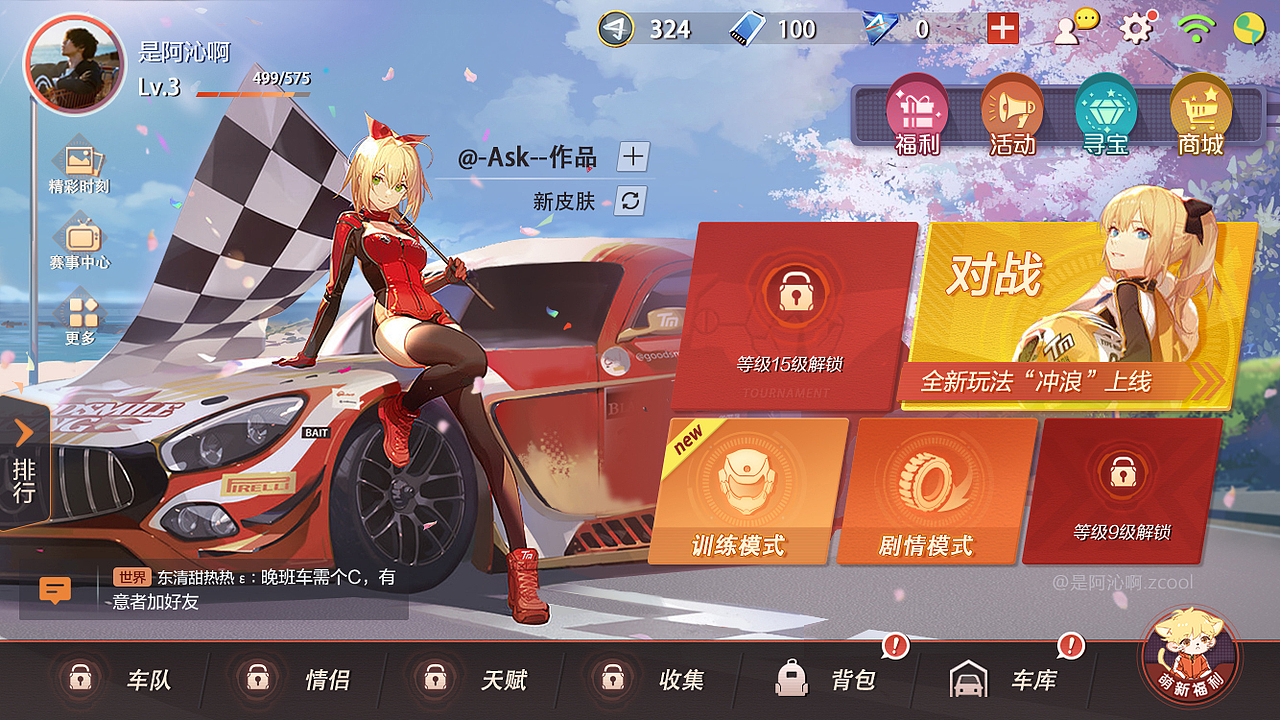Open the settings gear icon

(1135, 30)
